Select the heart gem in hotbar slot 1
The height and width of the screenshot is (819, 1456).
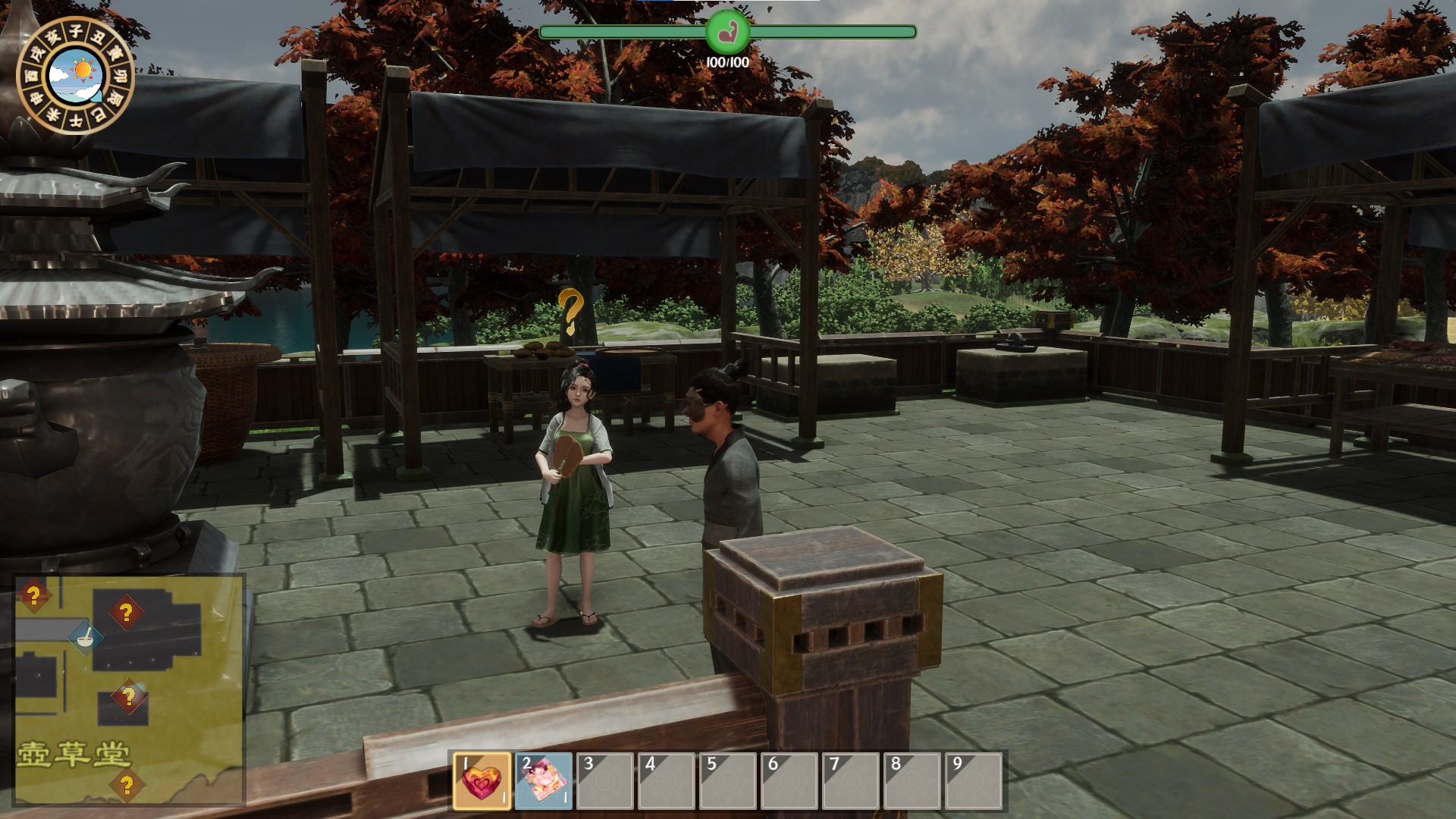point(482,782)
